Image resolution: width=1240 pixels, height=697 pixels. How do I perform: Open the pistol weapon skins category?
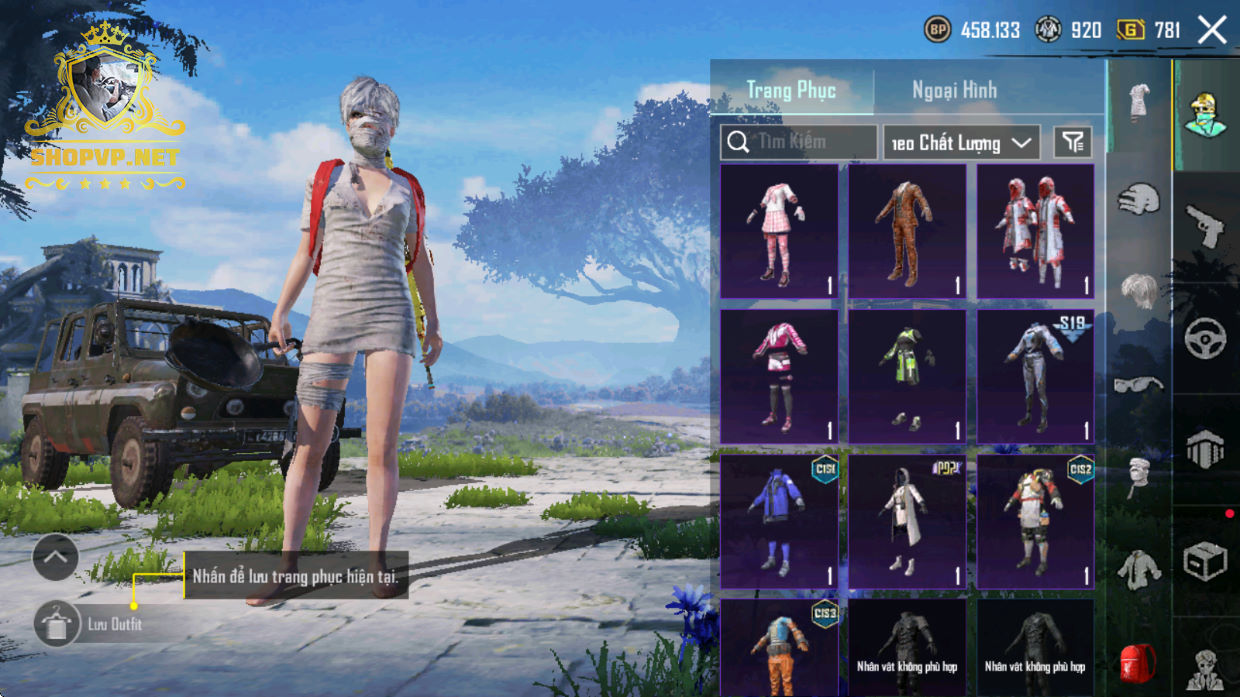(1205, 226)
